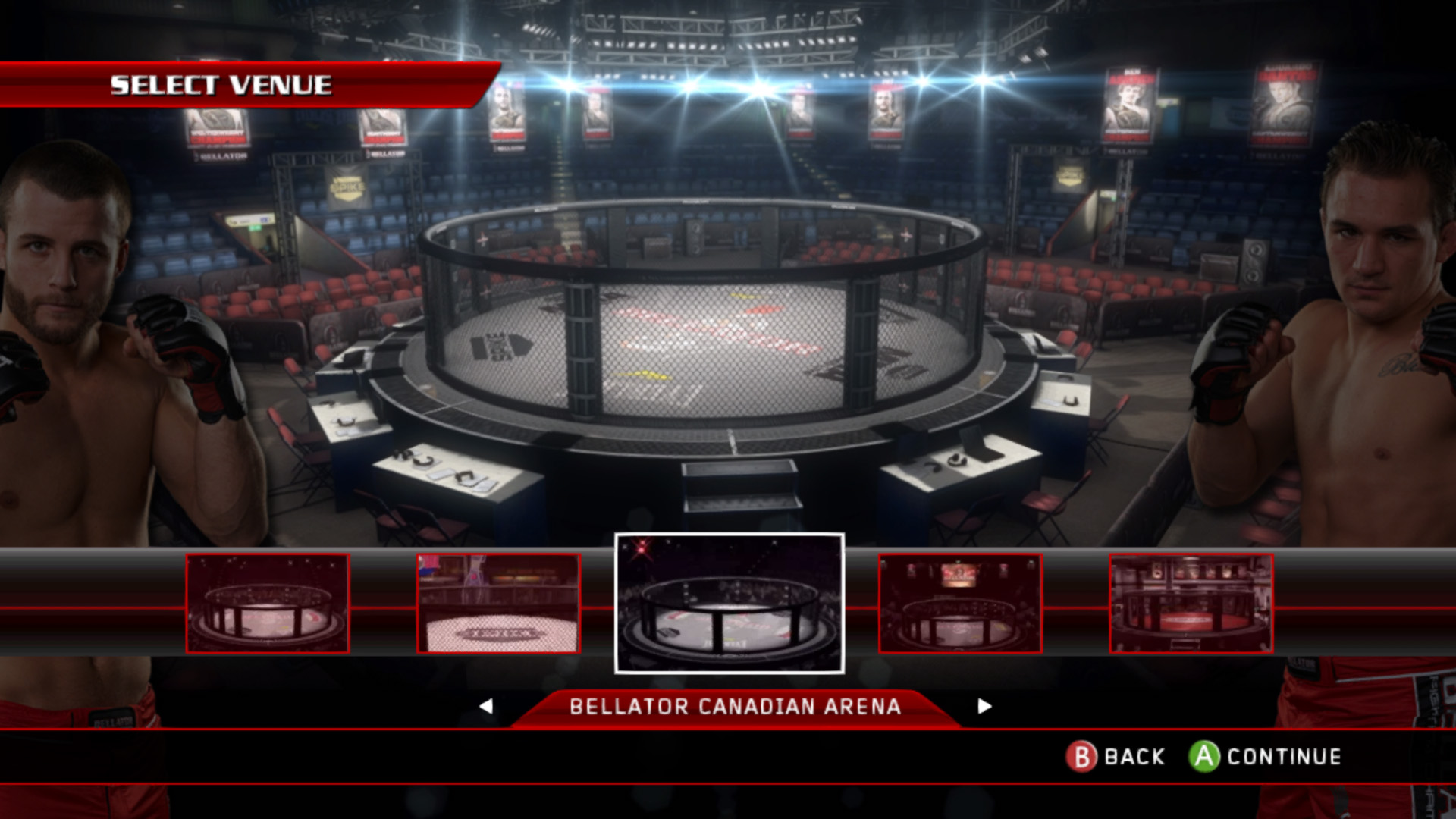
Task: Select the venue thumbnail with overhead screen
Action: point(960,604)
